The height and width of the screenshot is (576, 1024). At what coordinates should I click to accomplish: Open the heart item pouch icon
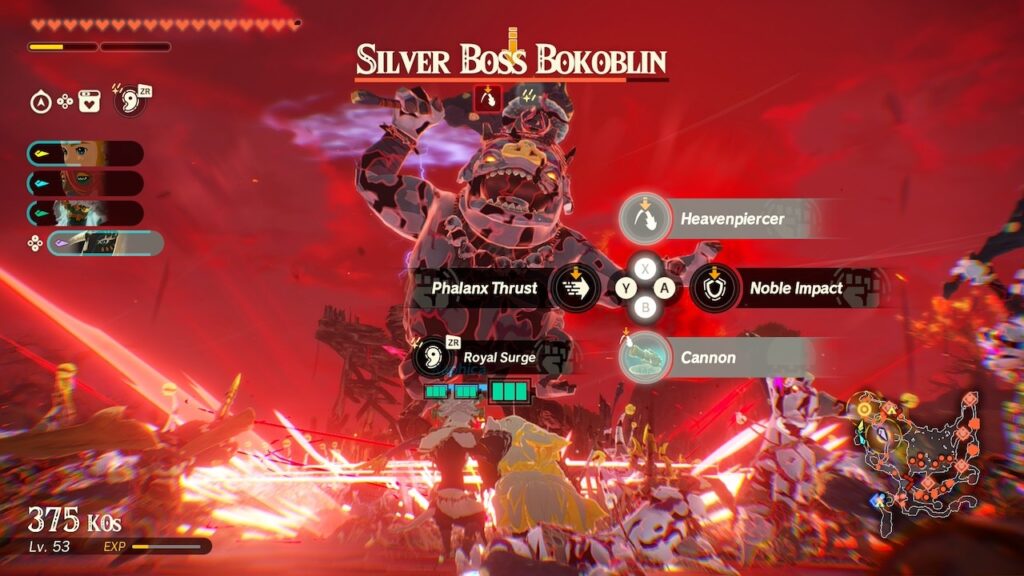point(90,101)
